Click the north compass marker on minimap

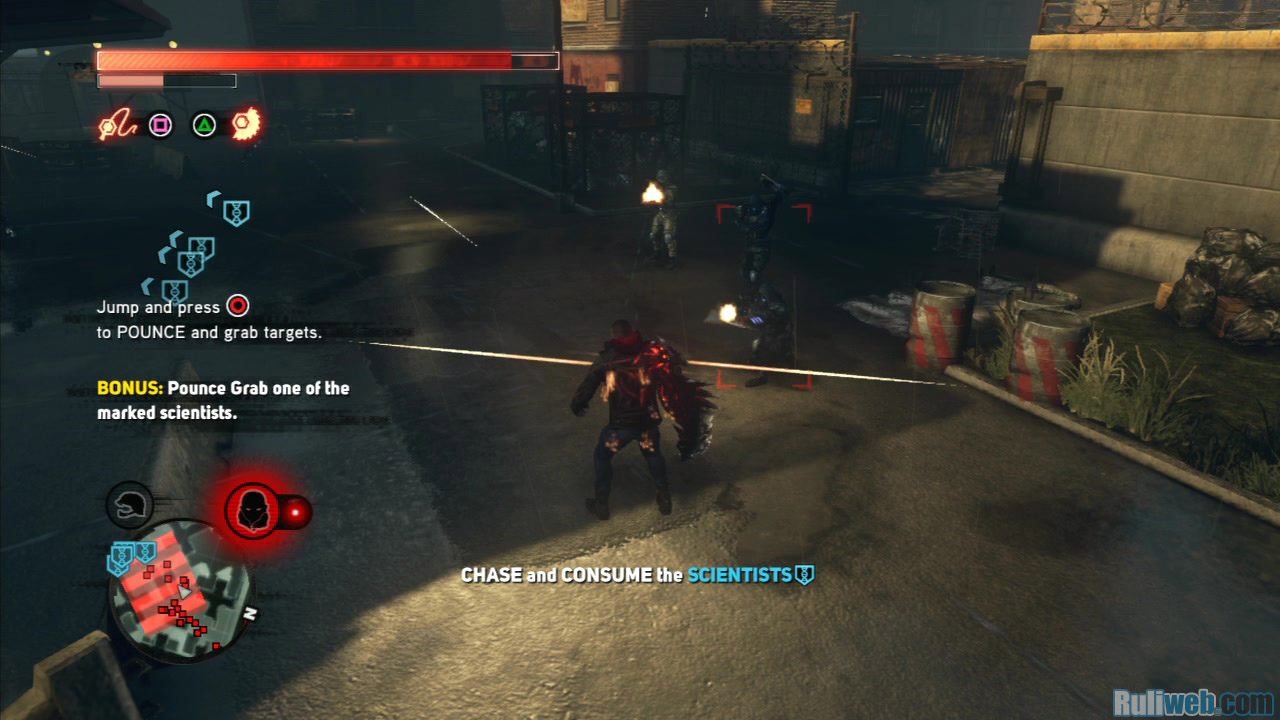tap(250, 615)
